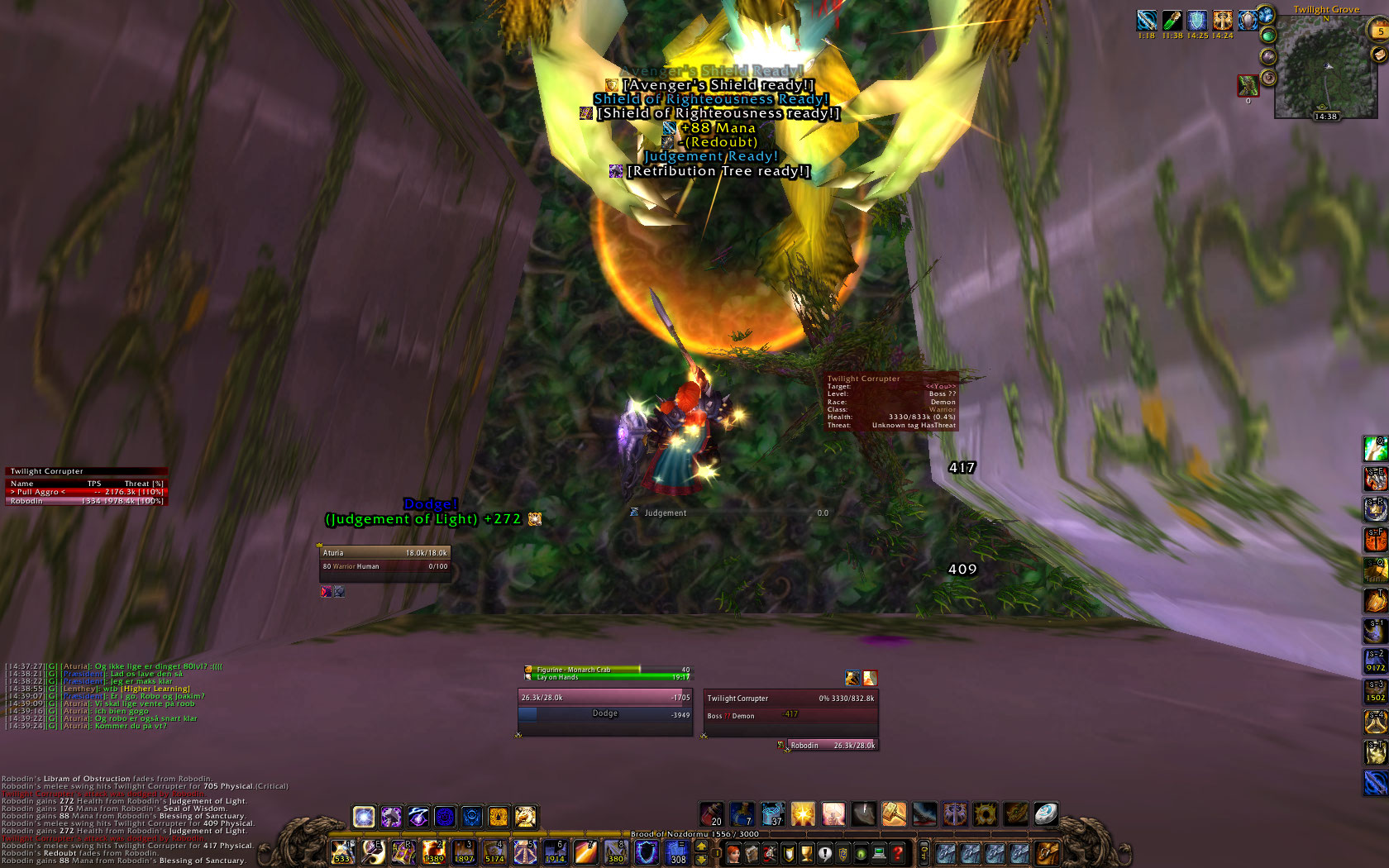Open the character portrait micro button
The width and height of the screenshot is (1389, 868).
(x=733, y=852)
